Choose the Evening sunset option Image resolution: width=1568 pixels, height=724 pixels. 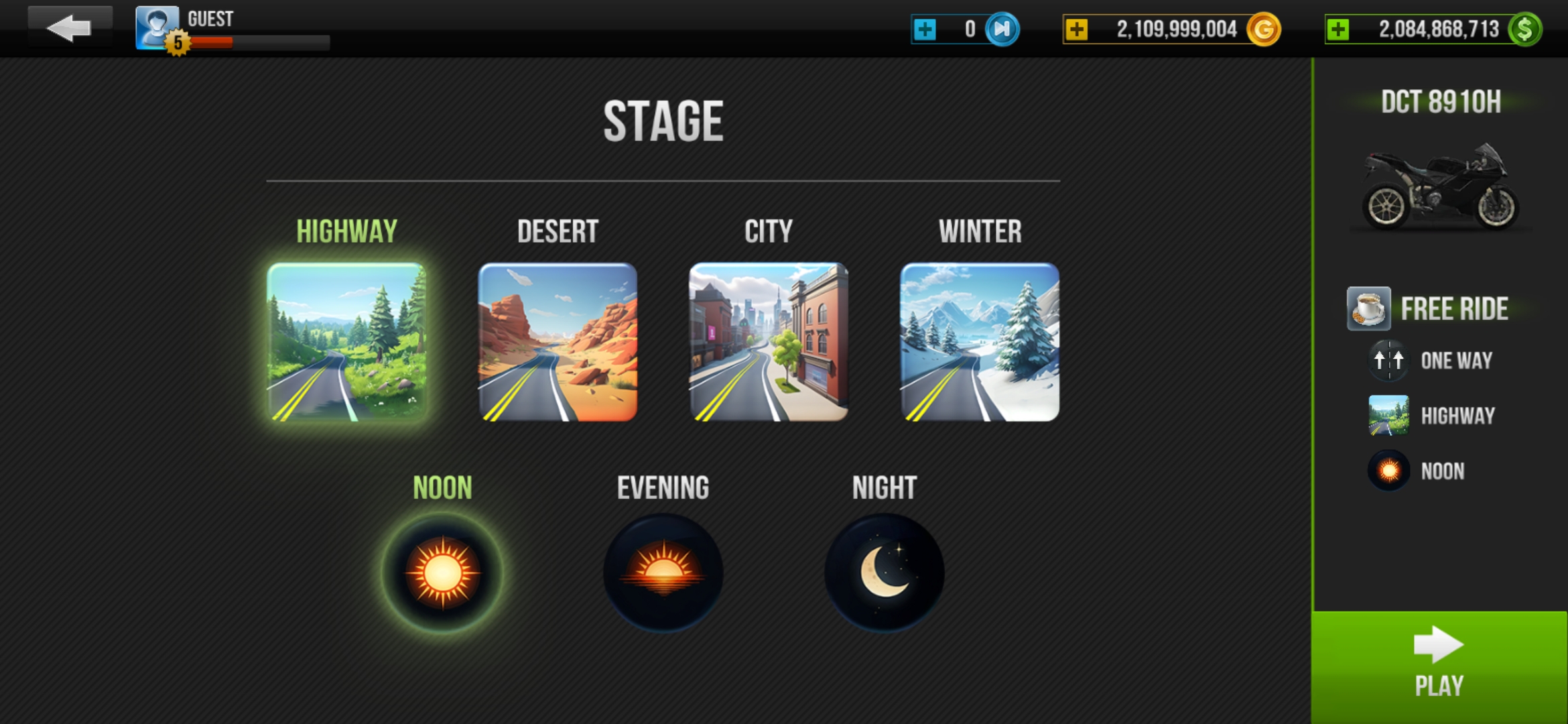click(663, 573)
